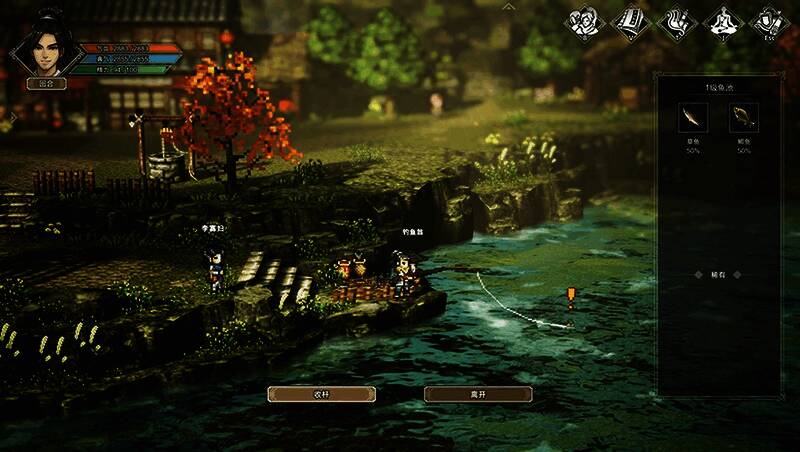Select the 鲫鱼 crucian carp slot
The width and height of the screenshot is (800, 452).
coord(743,119)
